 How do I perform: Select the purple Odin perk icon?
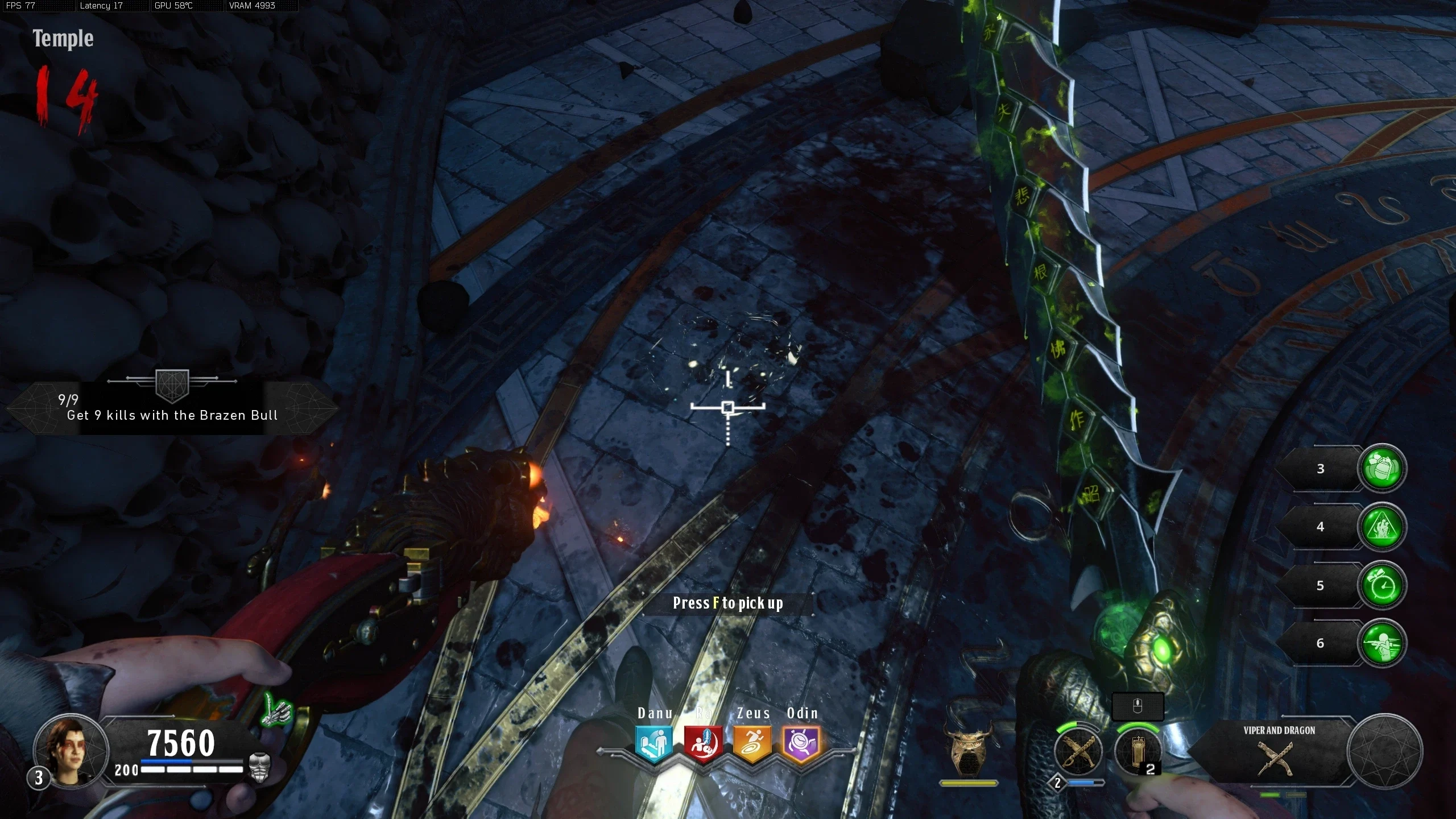pos(801,743)
